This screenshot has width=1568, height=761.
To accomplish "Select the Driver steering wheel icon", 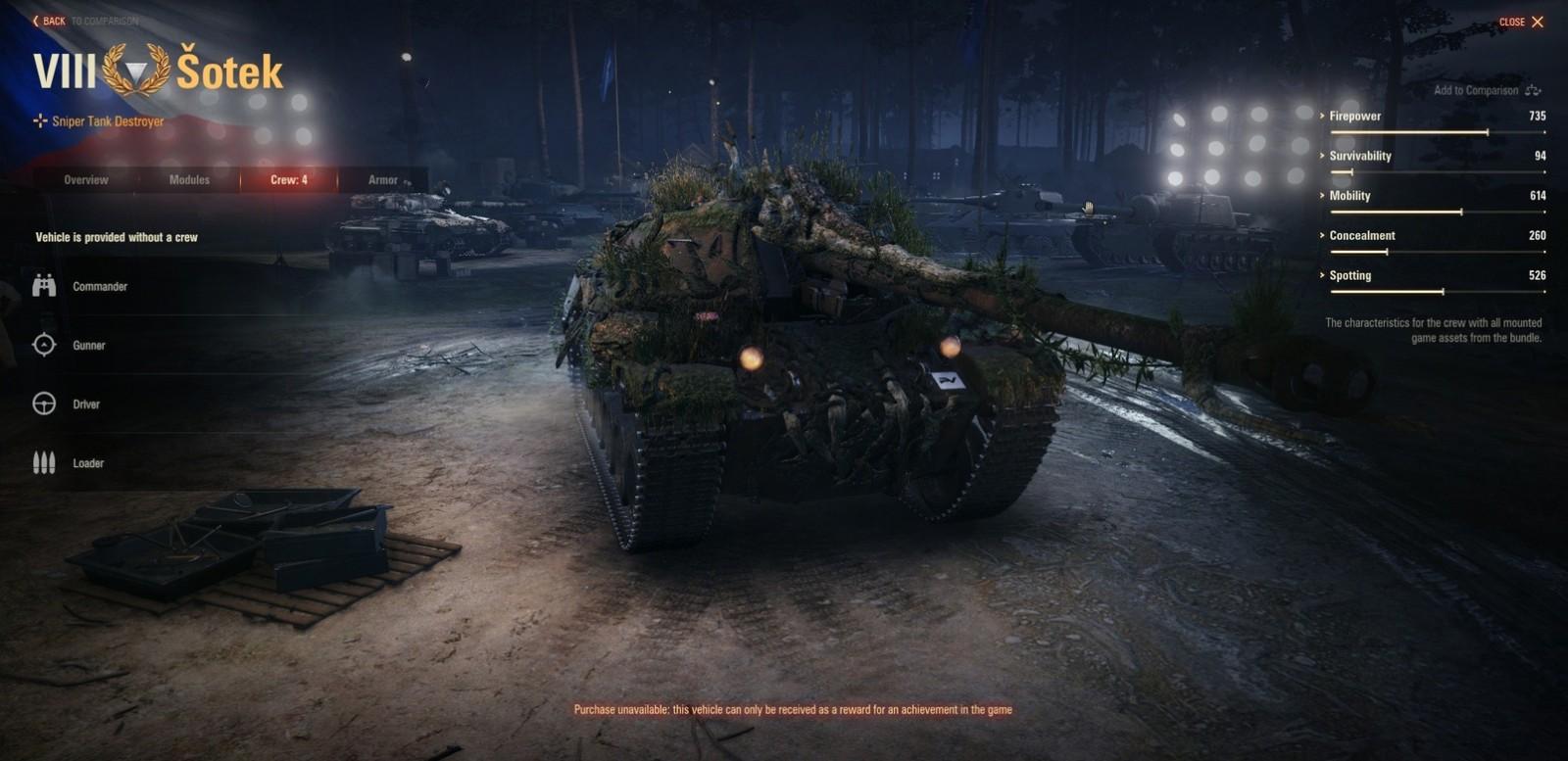I will pos(43,404).
